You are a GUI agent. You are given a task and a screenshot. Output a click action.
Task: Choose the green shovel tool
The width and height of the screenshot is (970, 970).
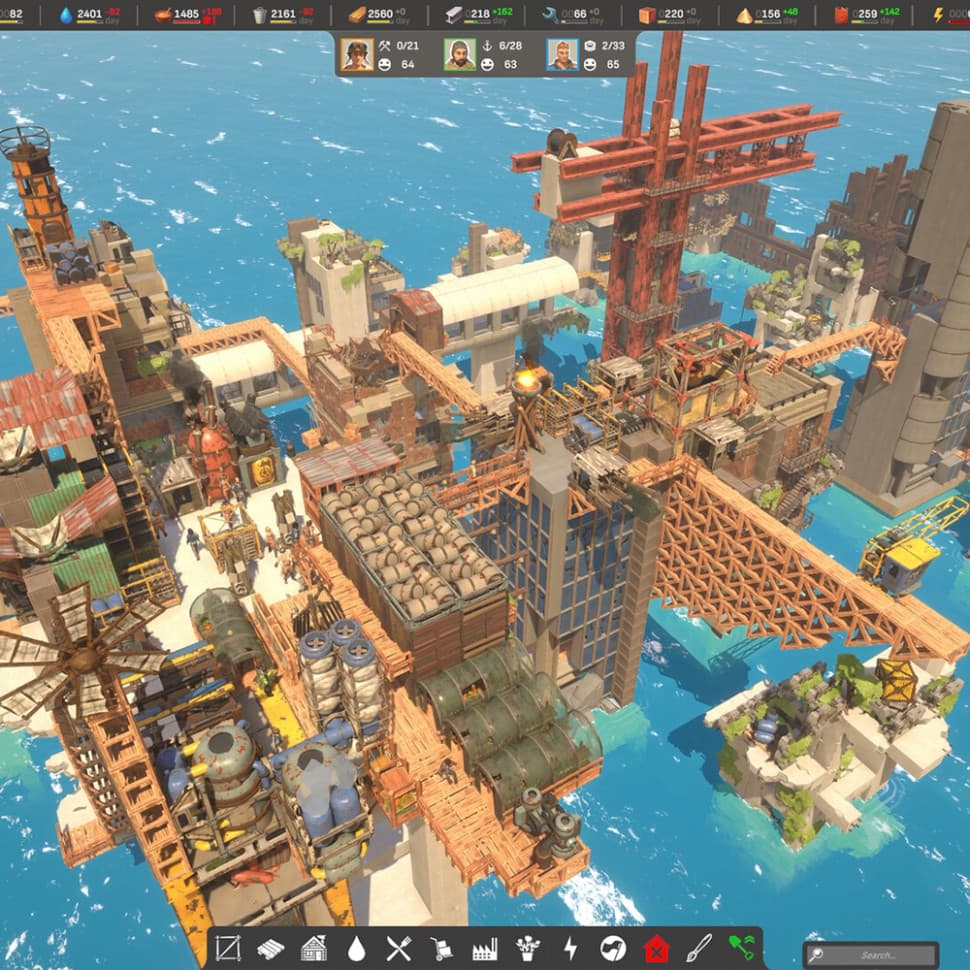741,948
